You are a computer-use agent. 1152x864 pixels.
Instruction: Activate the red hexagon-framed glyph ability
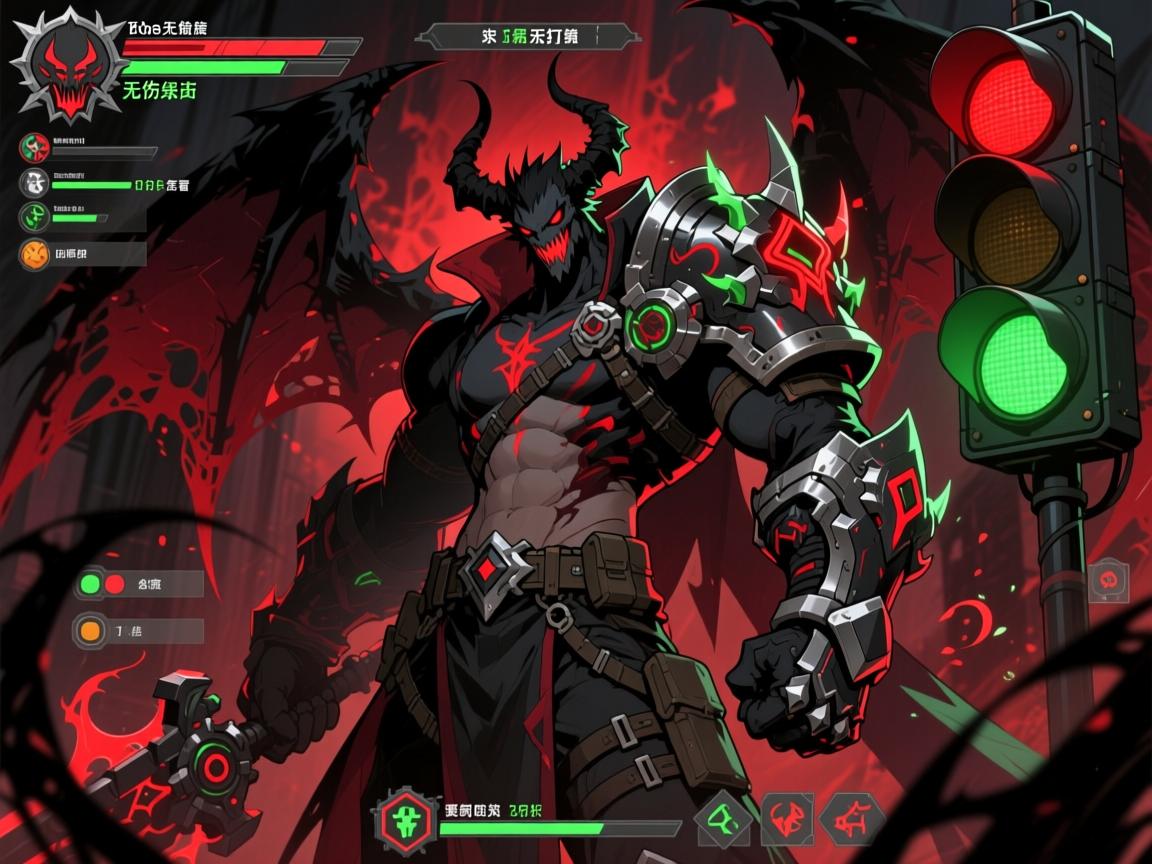tap(852, 820)
